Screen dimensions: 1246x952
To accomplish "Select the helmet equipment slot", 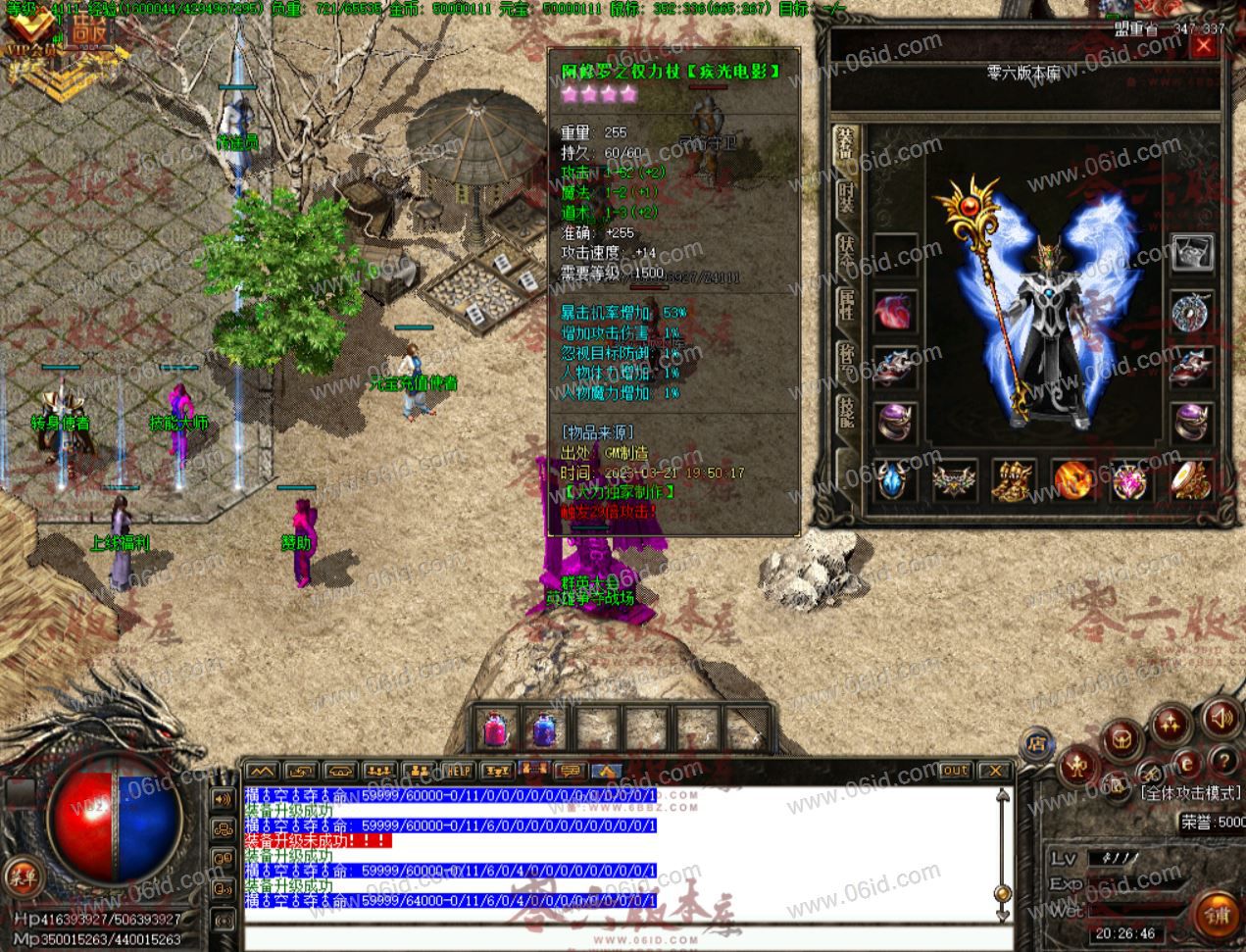I will (x=1192, y=253).
